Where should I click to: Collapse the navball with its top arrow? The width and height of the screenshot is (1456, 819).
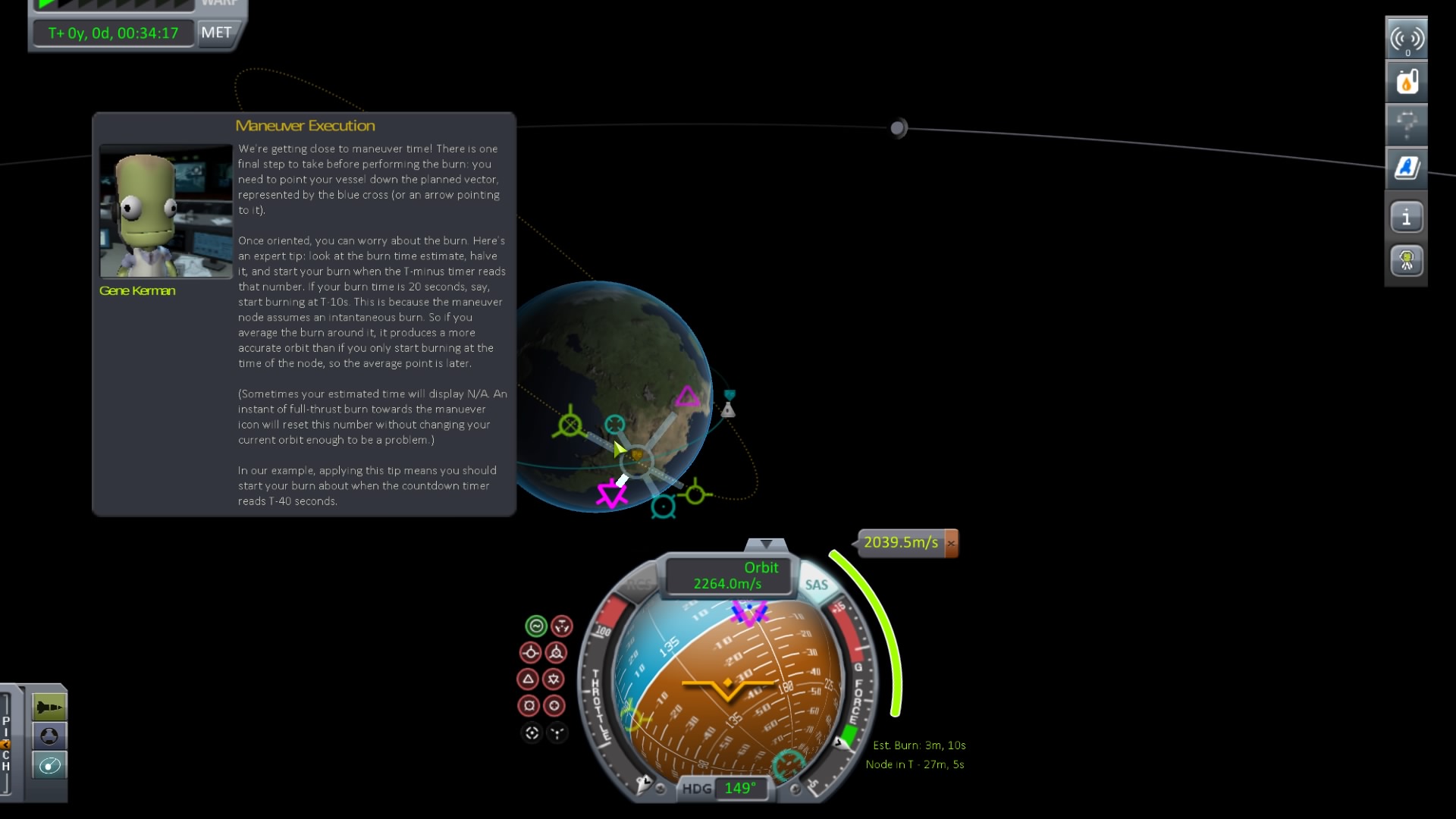(767, 543)
